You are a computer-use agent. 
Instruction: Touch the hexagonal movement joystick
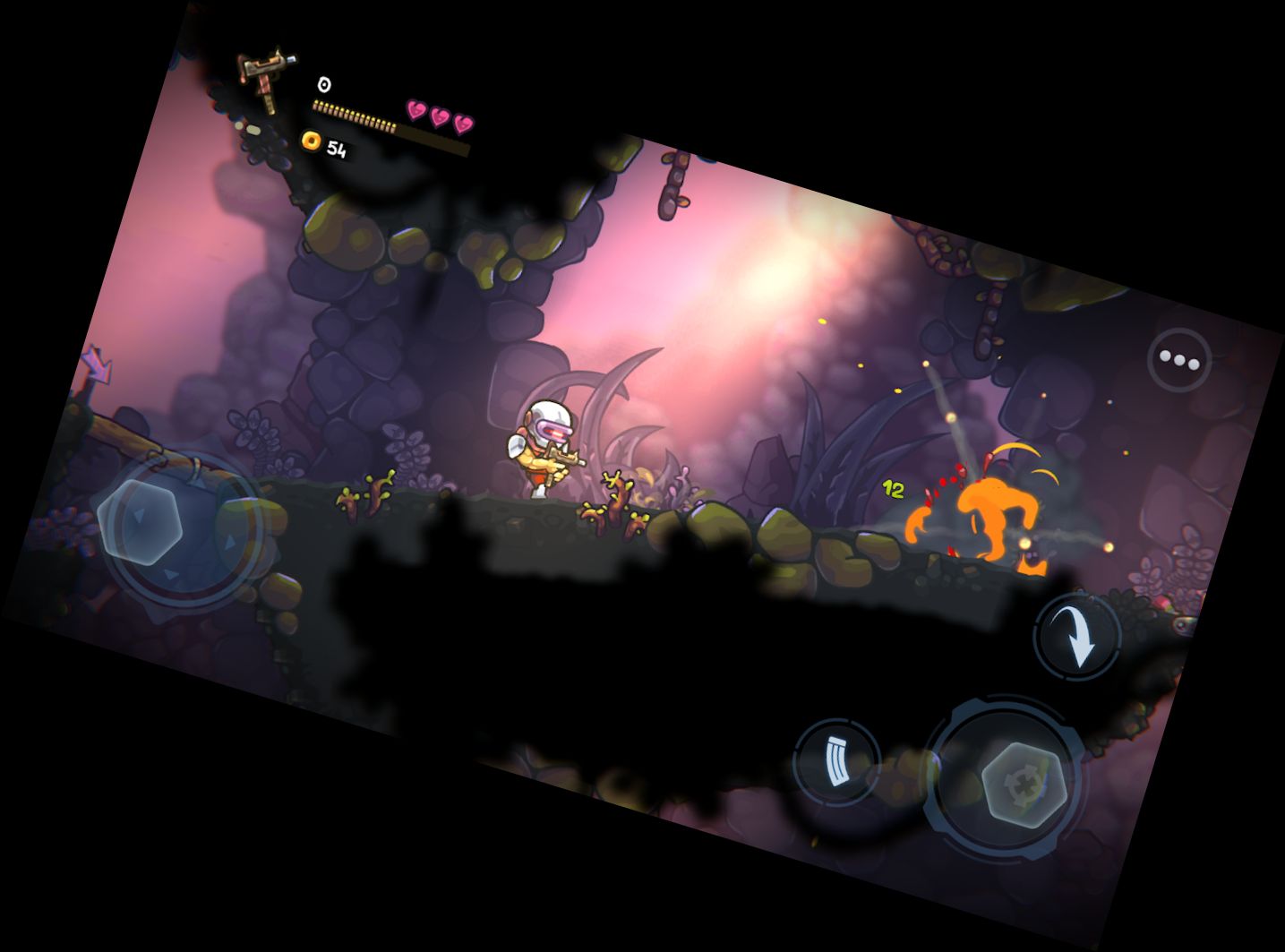(141, 520)
